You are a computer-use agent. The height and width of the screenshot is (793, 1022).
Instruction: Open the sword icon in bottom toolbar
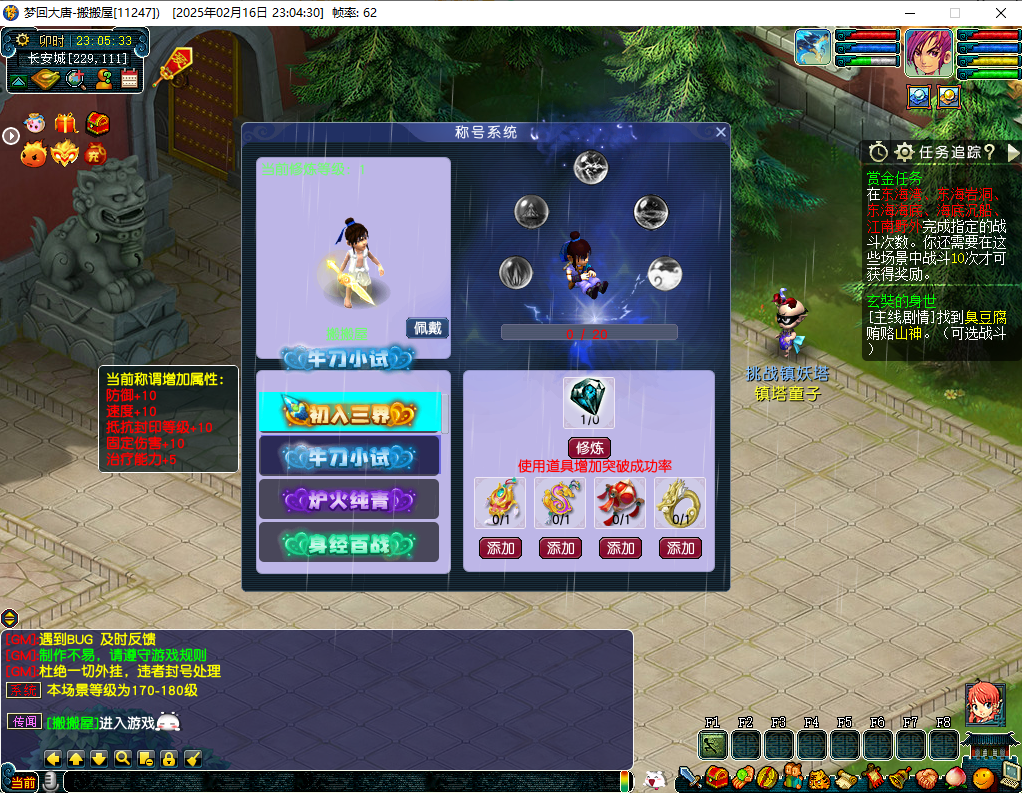click(689, 777)
